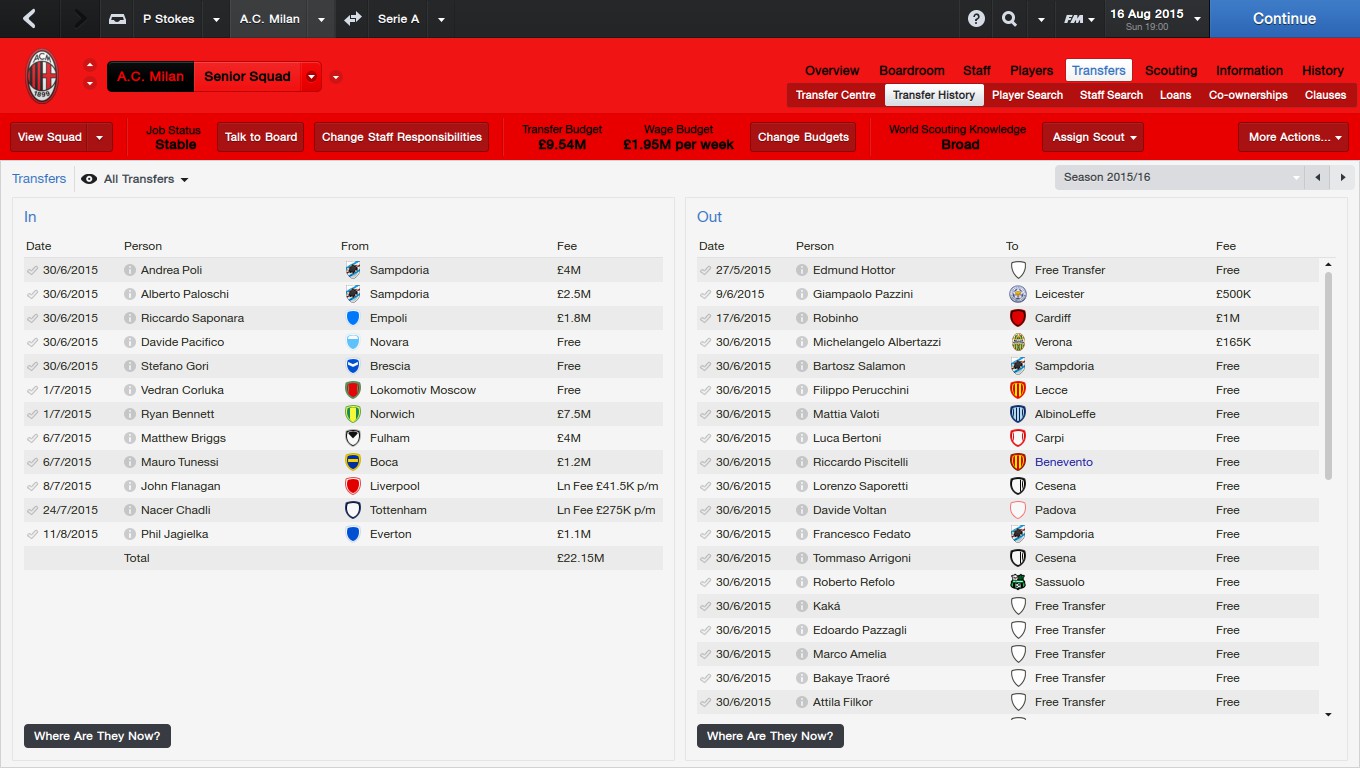Click Where Are They Now under Out list
The image size is (1360, 768).
click(x=770, y=736)
